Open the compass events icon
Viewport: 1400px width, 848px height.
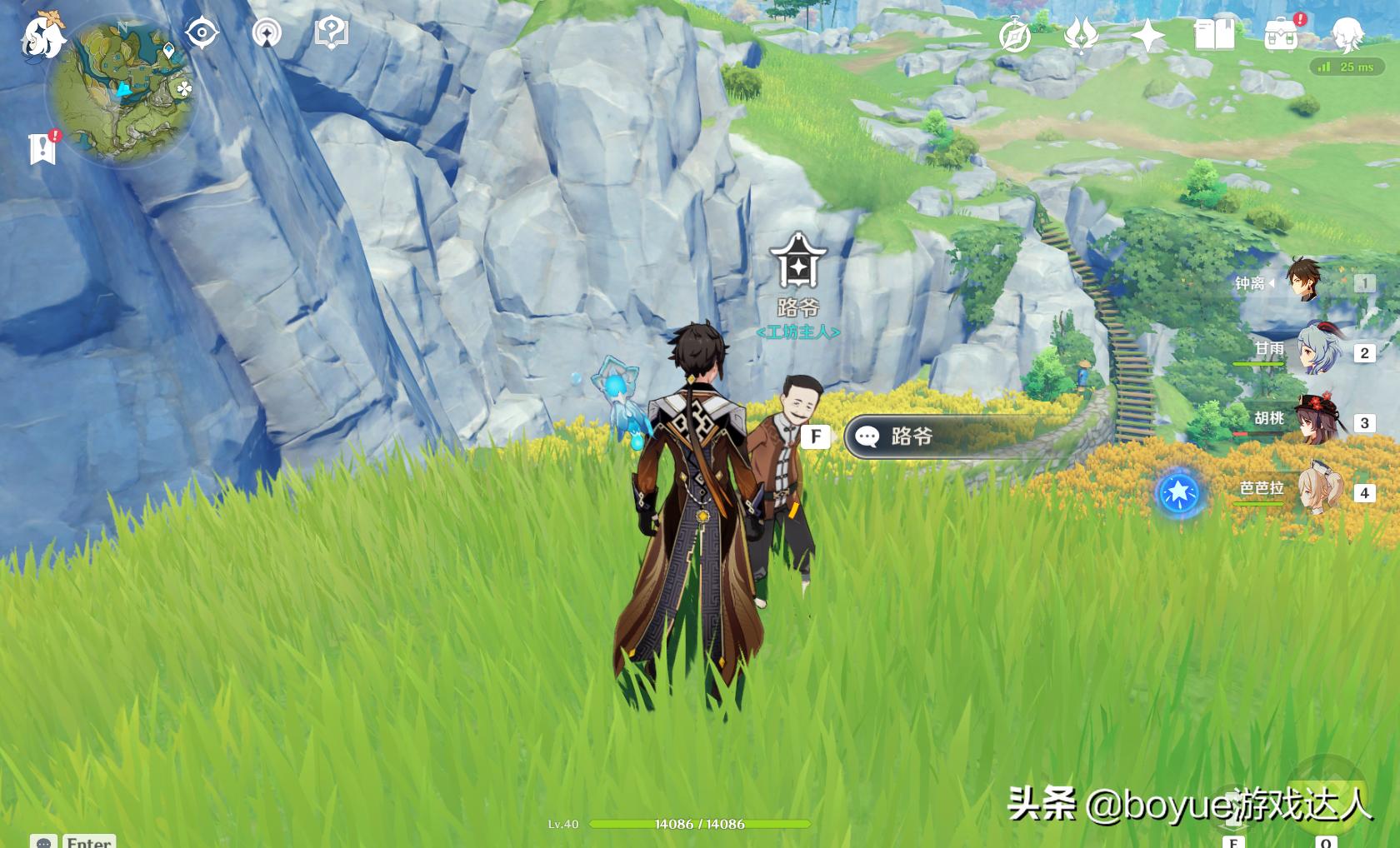click(x=1015, y=36)
